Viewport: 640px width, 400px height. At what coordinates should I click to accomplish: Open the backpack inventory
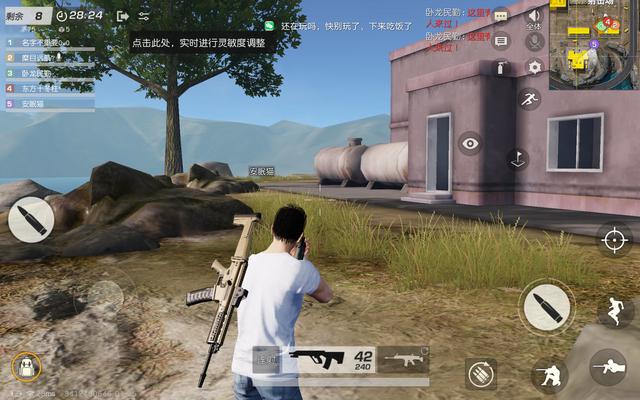point(25,367)
